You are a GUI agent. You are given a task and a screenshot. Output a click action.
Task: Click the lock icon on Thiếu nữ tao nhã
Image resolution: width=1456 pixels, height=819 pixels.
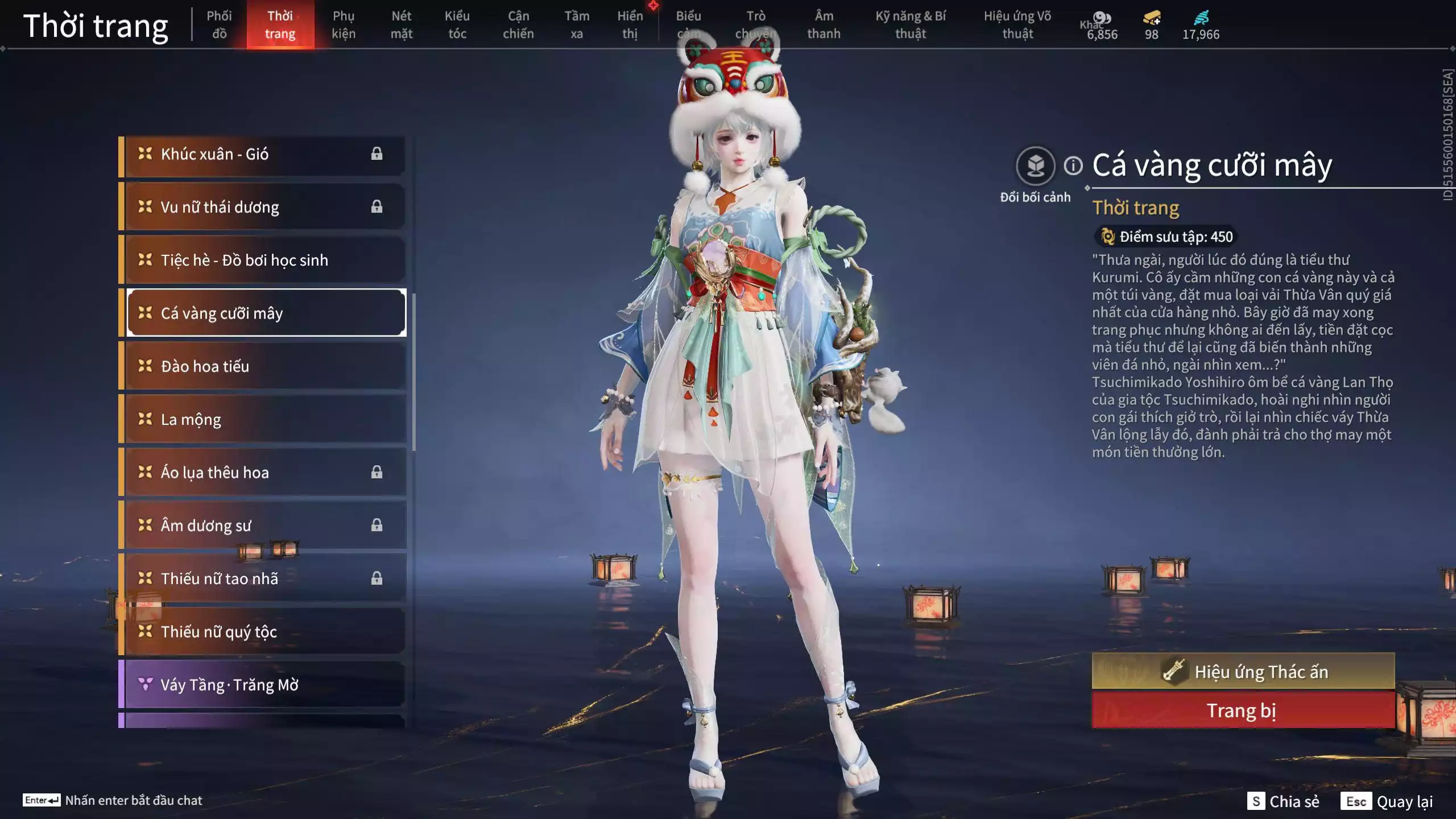[377, 578]
